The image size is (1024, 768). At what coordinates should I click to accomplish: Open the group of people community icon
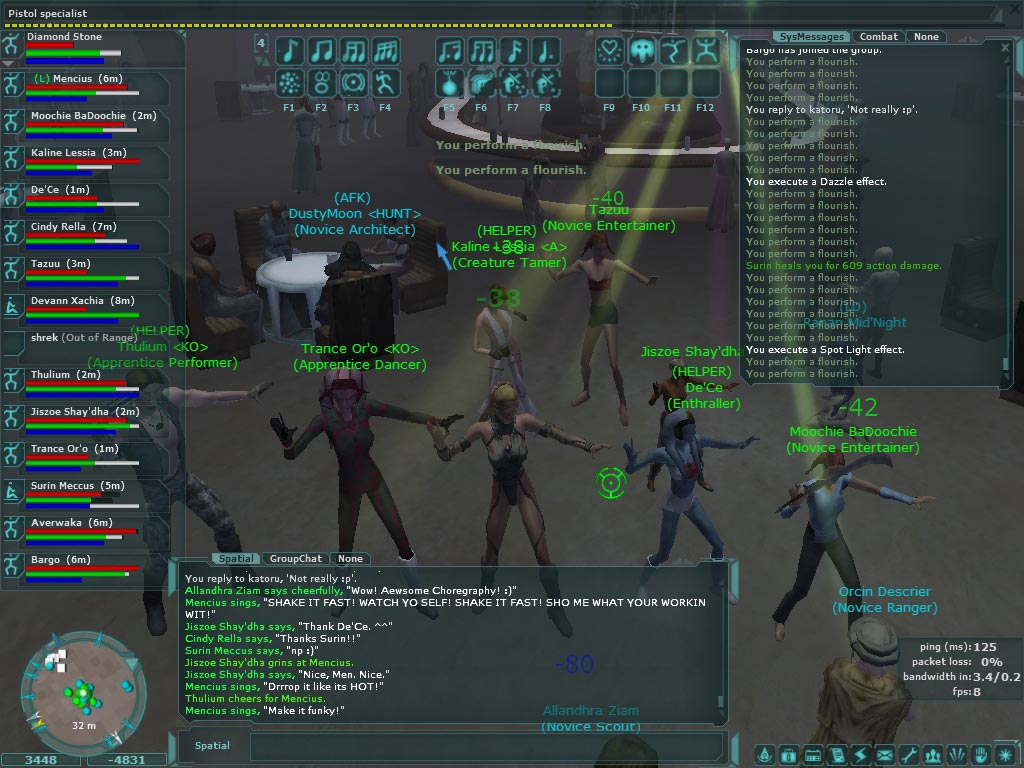(933, 755)
